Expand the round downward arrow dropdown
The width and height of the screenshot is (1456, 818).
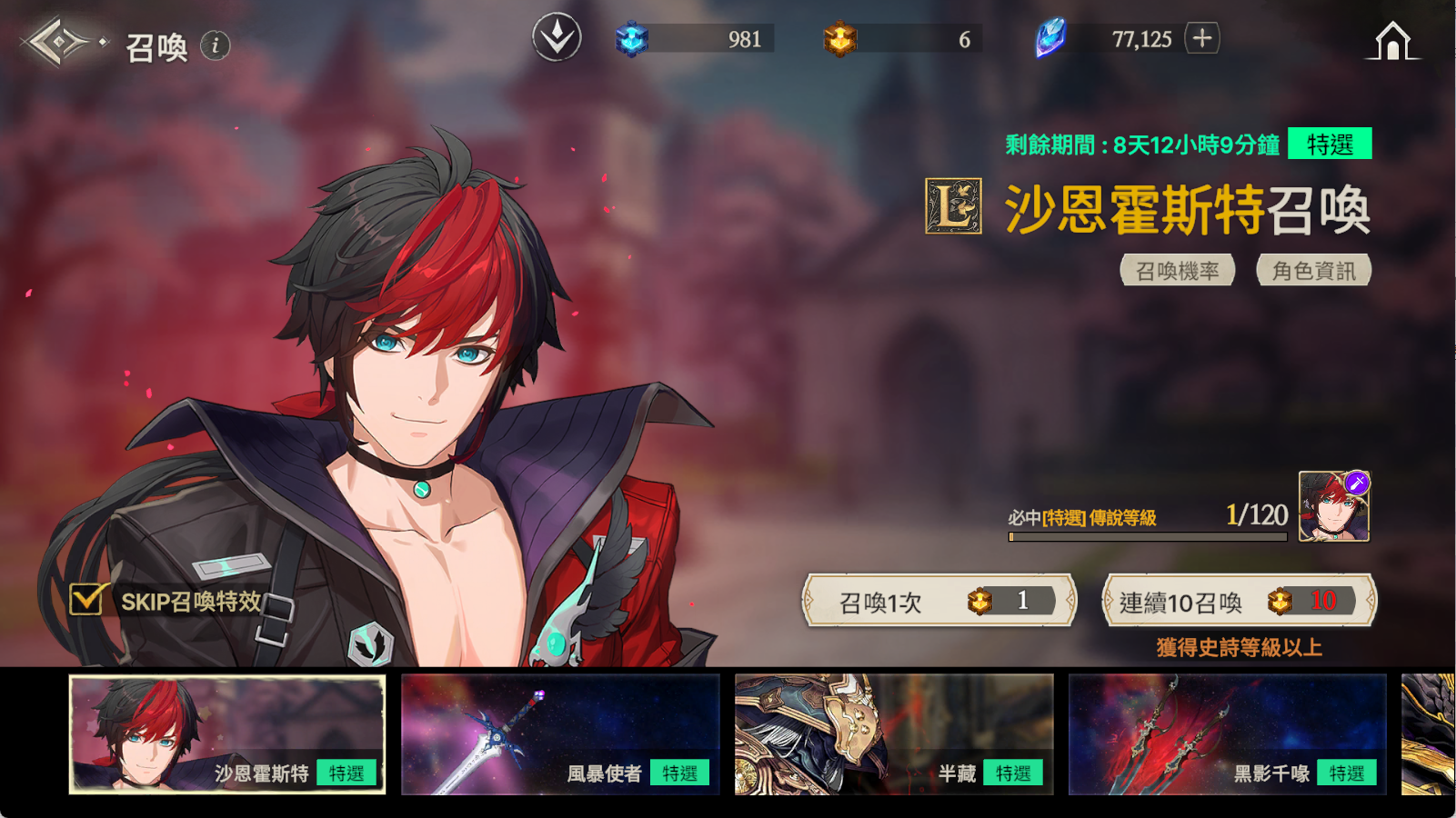[557, 38]
